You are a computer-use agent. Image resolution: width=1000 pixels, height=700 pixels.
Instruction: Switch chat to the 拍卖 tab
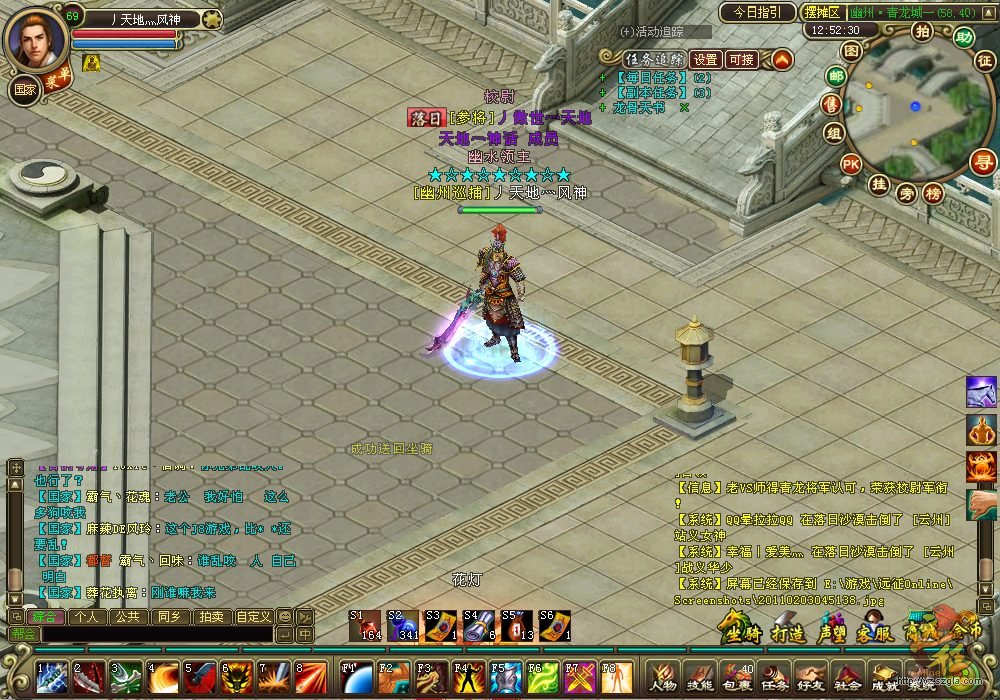coord(208,617)
